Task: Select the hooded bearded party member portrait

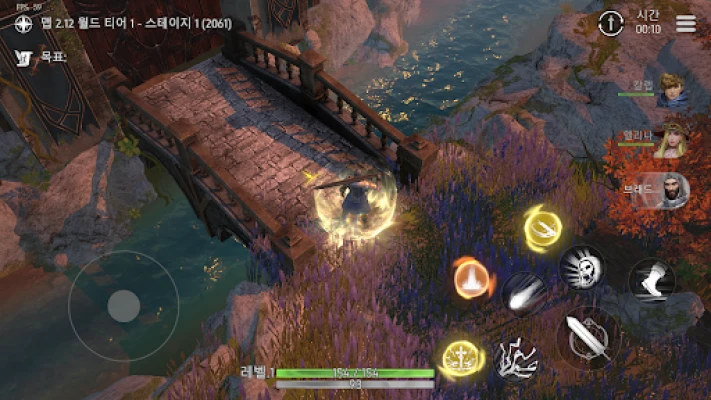Action: point(674,190)
